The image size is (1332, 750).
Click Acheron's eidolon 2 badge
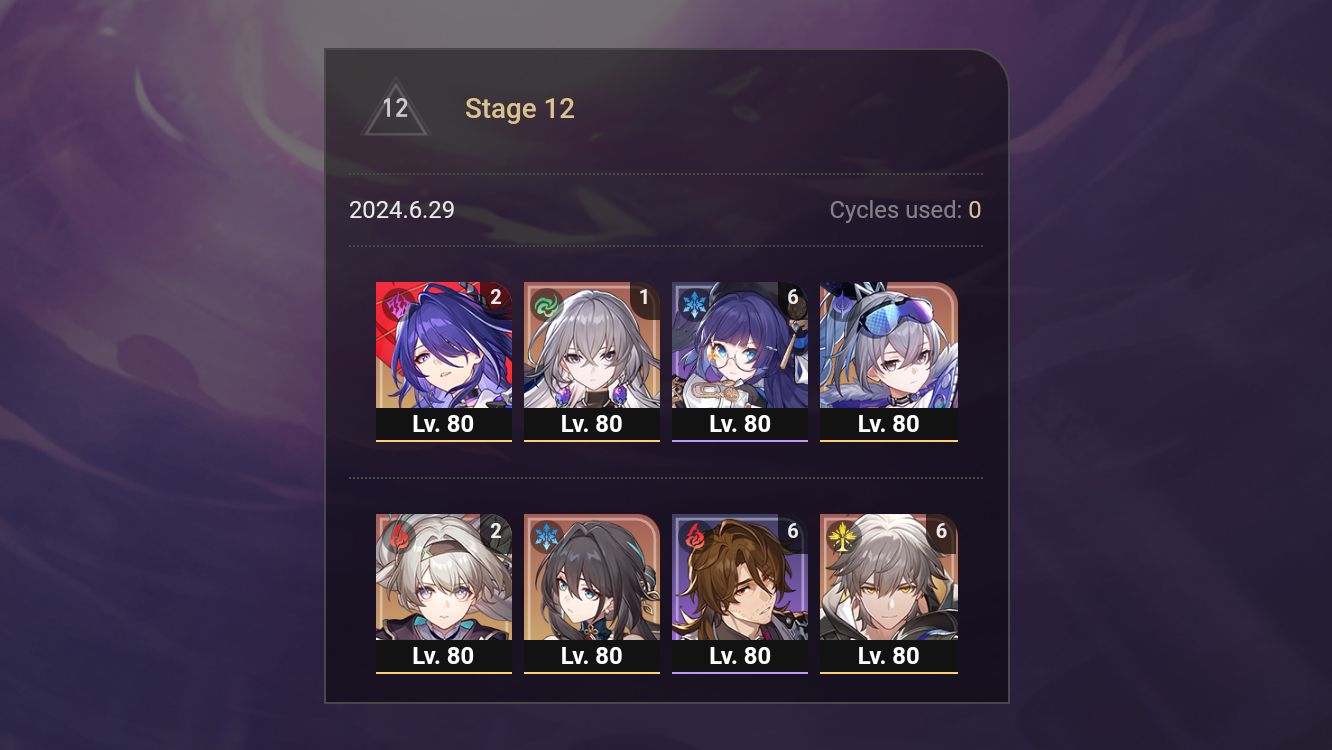(494, 296)
